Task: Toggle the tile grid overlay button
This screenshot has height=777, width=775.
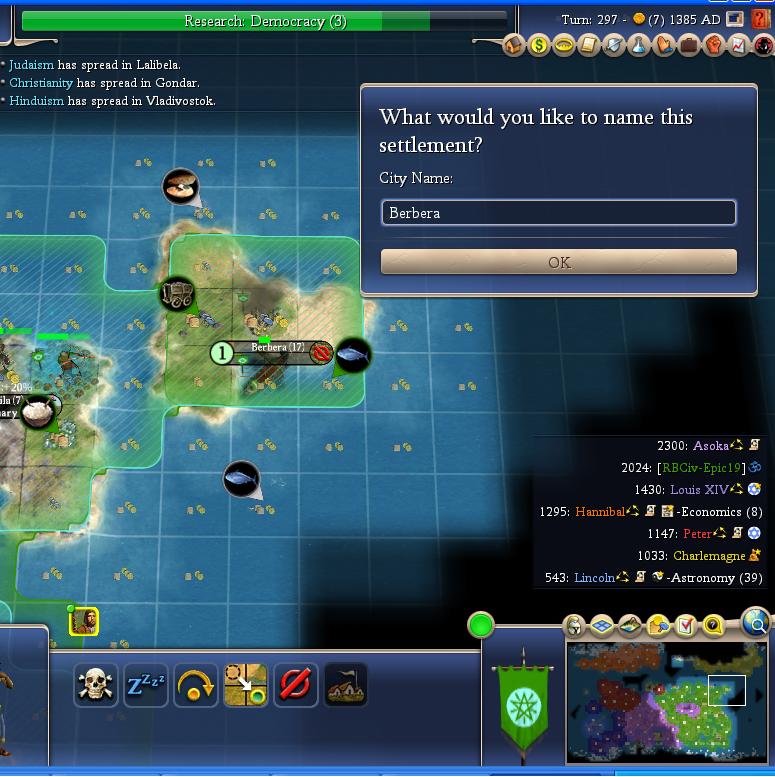Action: pyautogui.click(x=602, y=626)
